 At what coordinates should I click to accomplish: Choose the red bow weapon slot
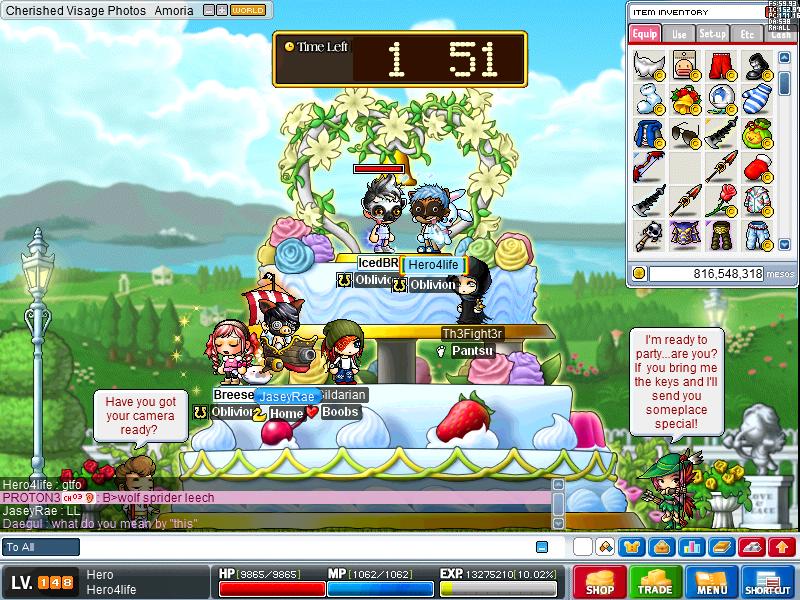(x=649, y=167)
